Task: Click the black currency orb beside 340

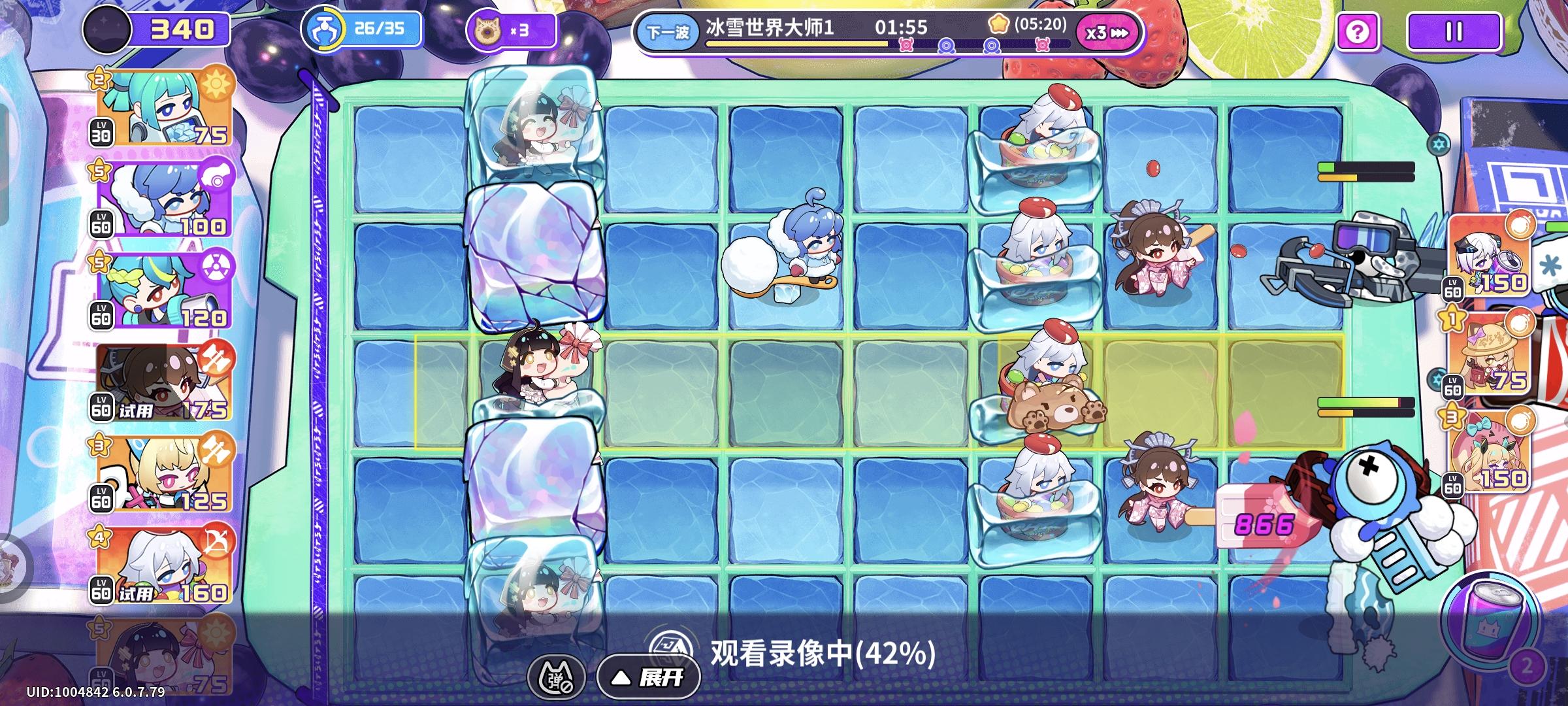Action: point(108,30)
